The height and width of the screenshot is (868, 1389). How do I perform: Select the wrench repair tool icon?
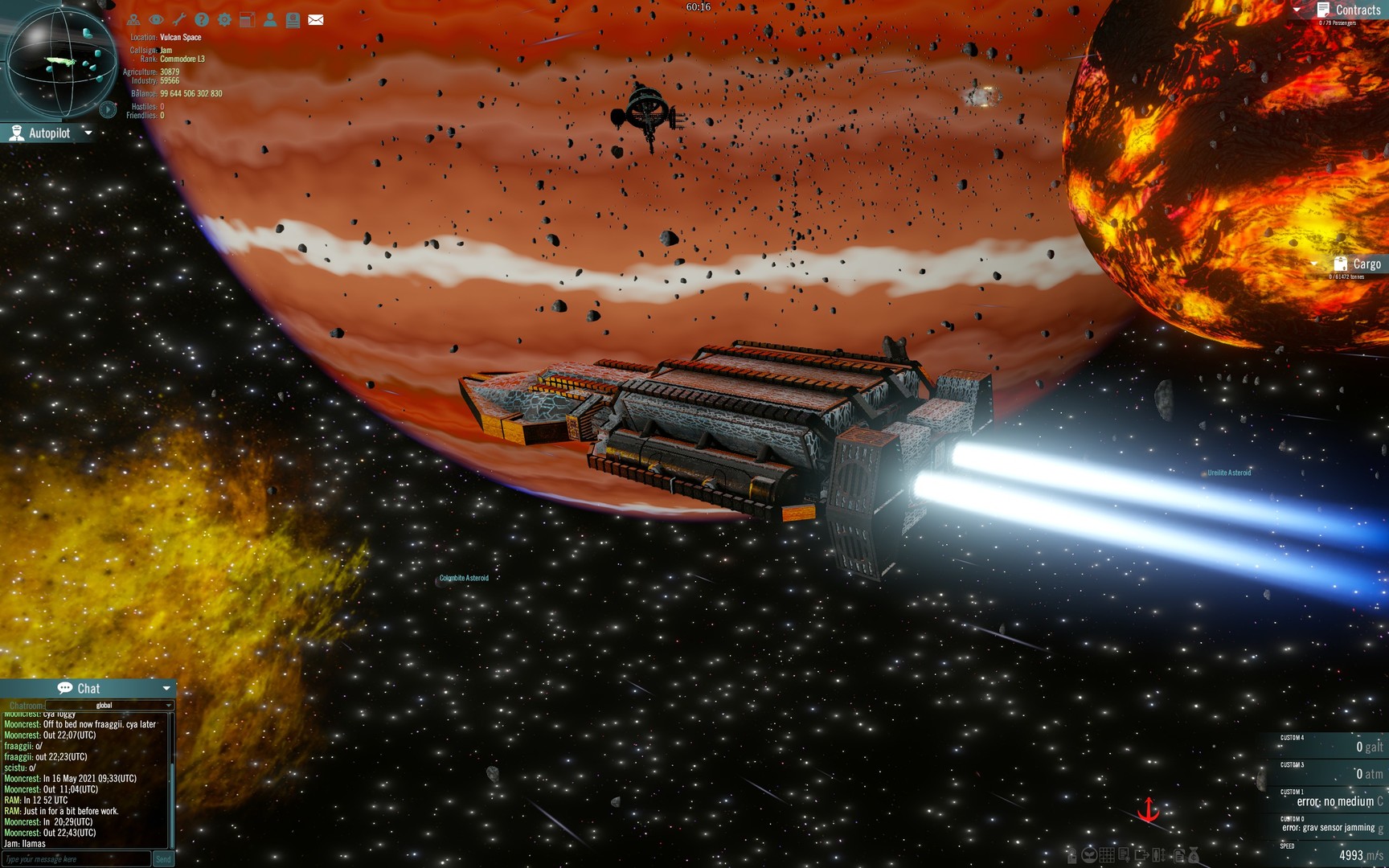point(178,19)
